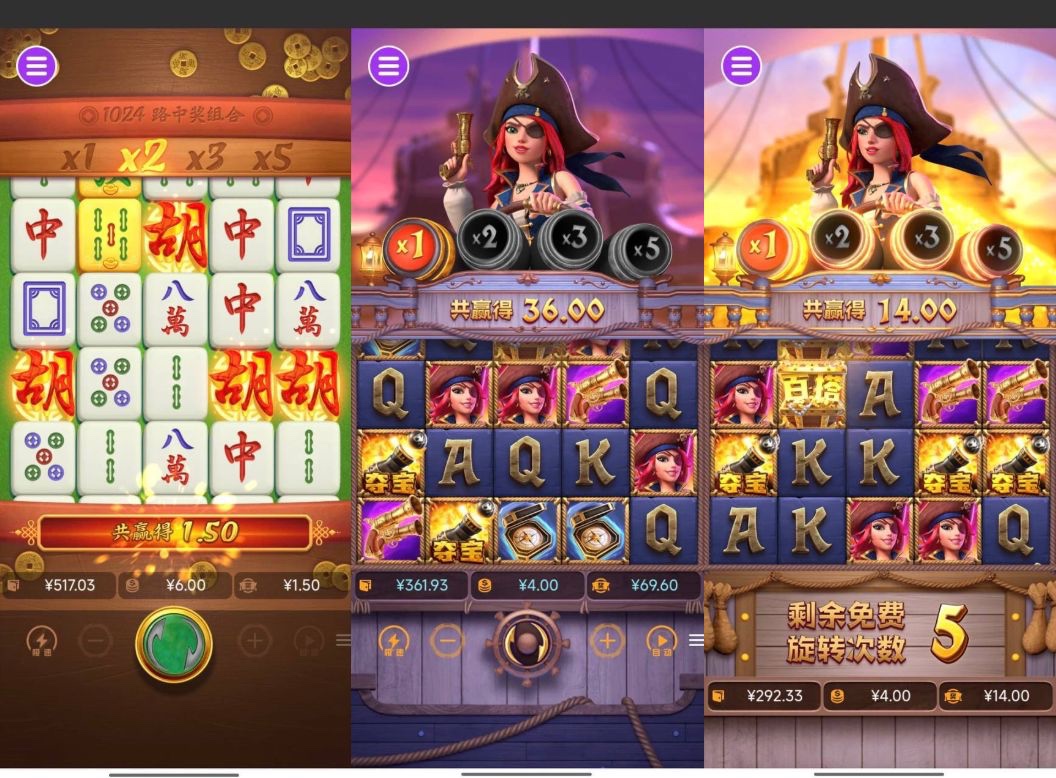
Task: Spin the ship's wheel button in the pirate game
Action: [526, 641]
